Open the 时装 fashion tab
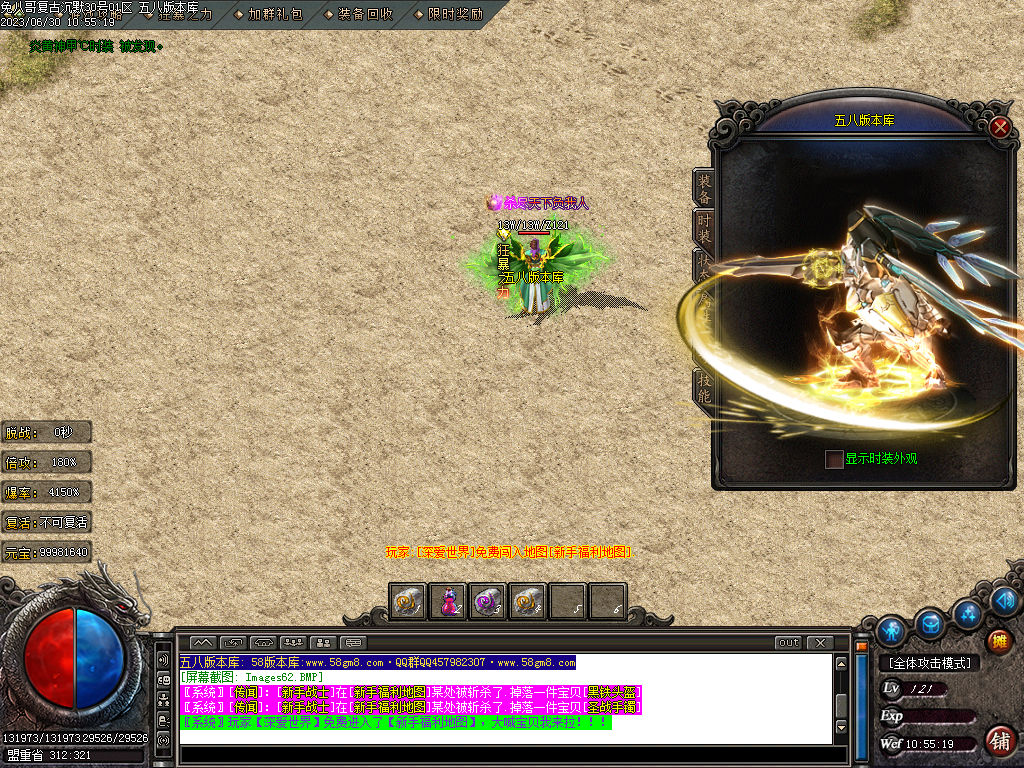This screenshot has height=768, width=1024. [704, 228]
